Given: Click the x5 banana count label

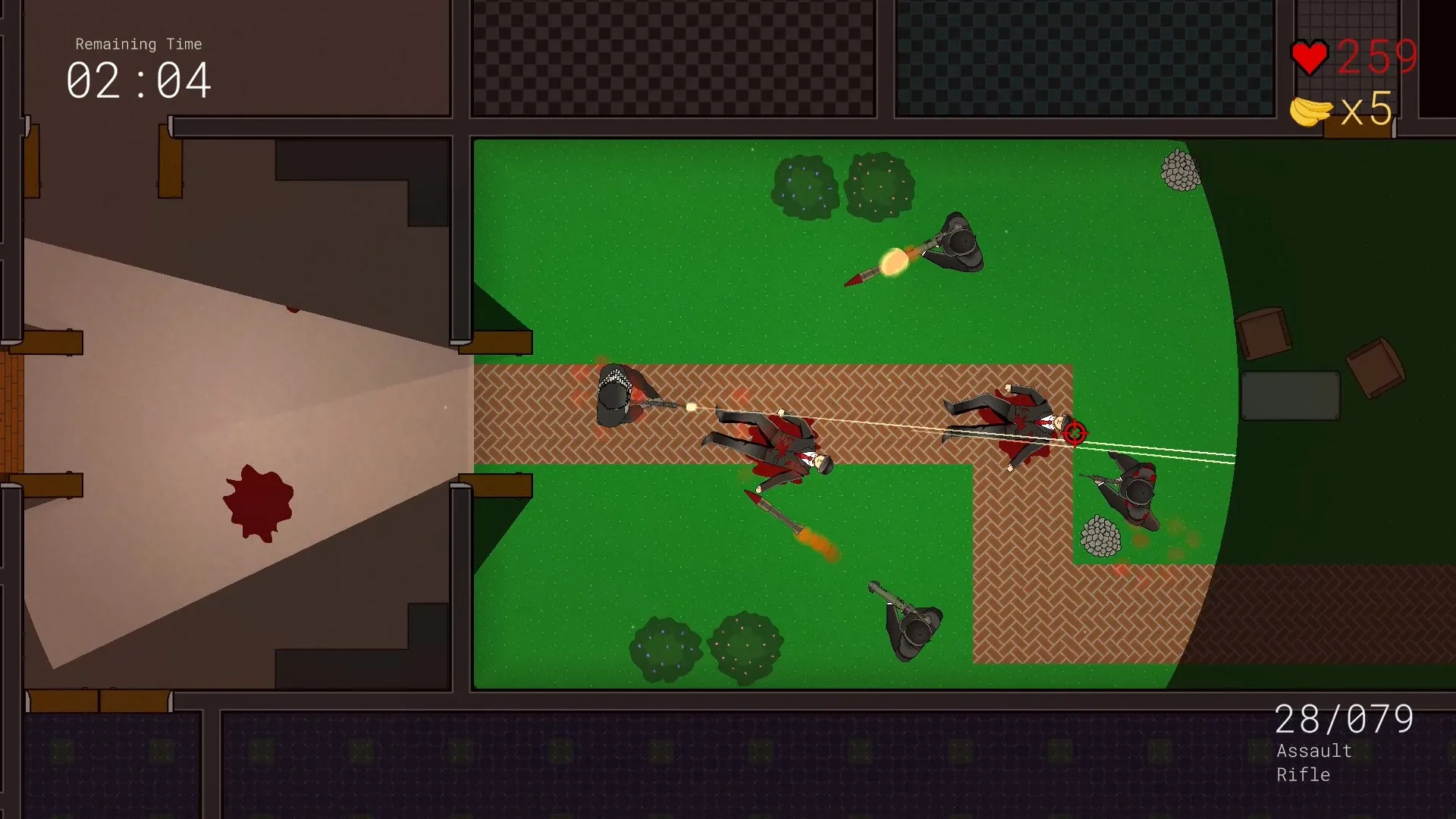Looking at the screenshot, I should point(1365,111).
